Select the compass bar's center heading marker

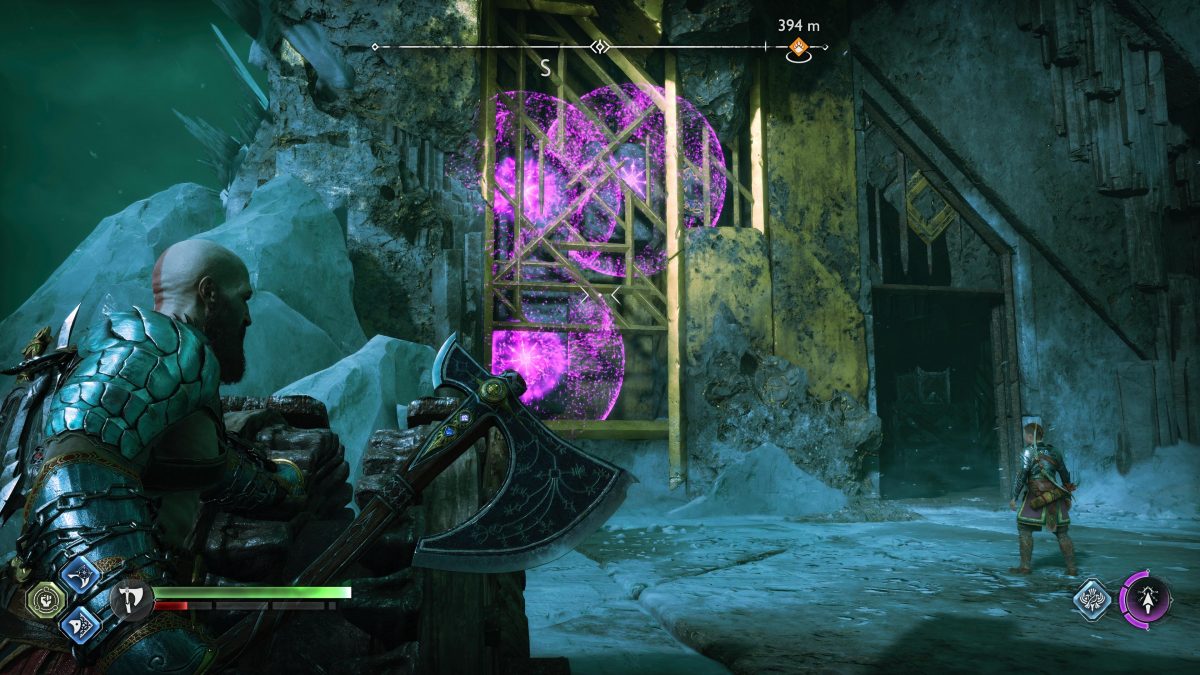point(599,47)
